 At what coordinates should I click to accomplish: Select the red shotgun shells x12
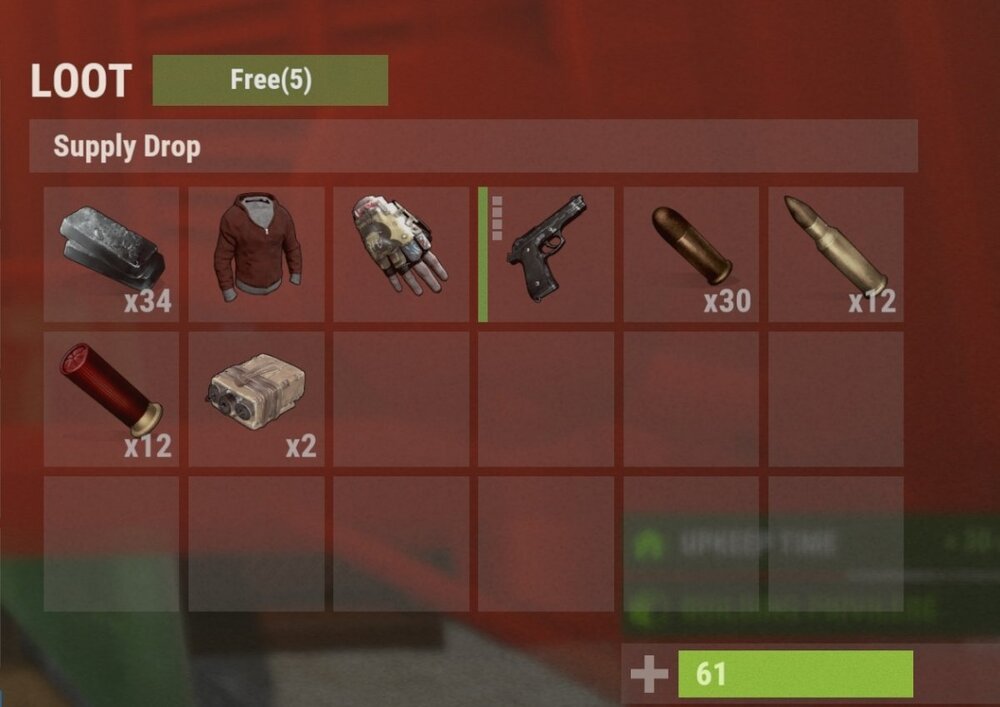pyautogui.click(x=111, y=399)
